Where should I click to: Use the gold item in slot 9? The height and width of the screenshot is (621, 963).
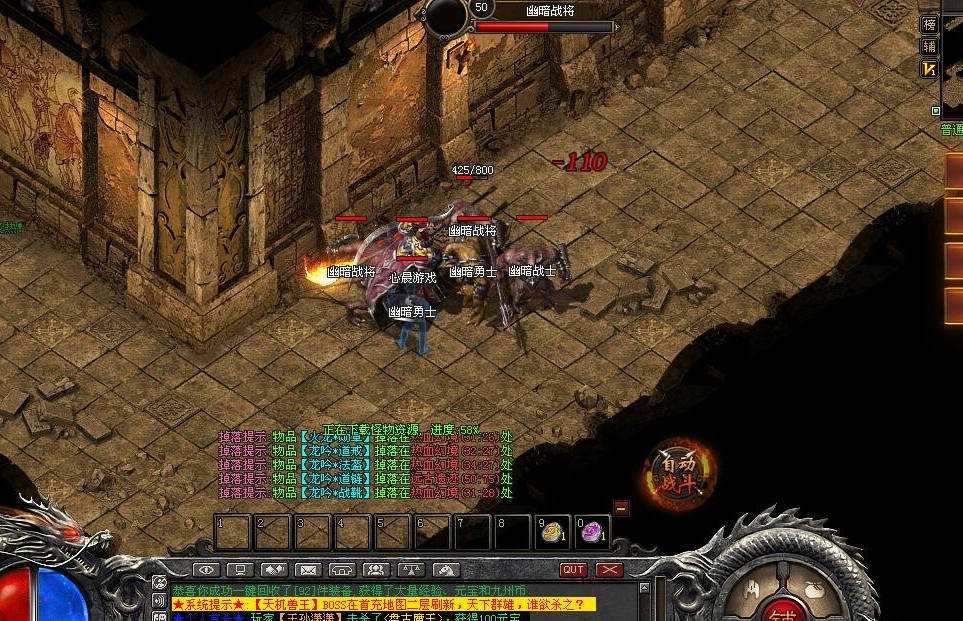click(x=551, y=532)
